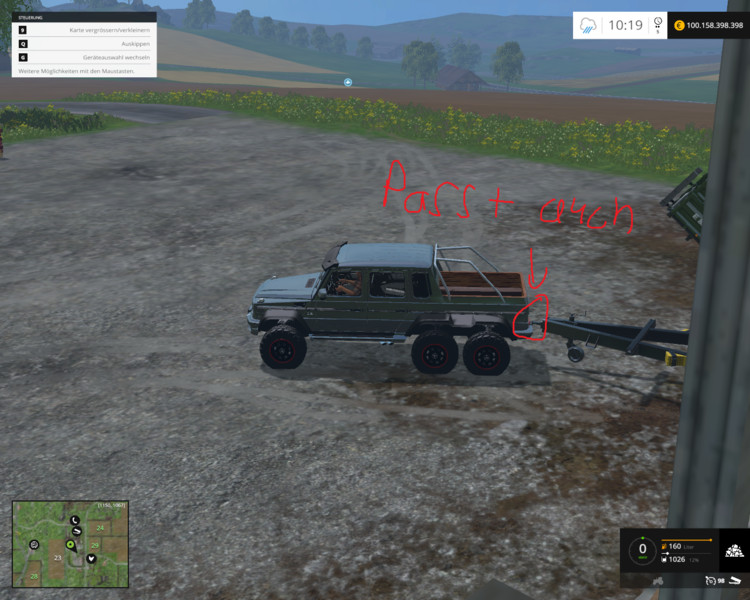Click the euro coin money icon
This screenshot has width=750, height=600.
pyautogui.click(x=679, y=25)
